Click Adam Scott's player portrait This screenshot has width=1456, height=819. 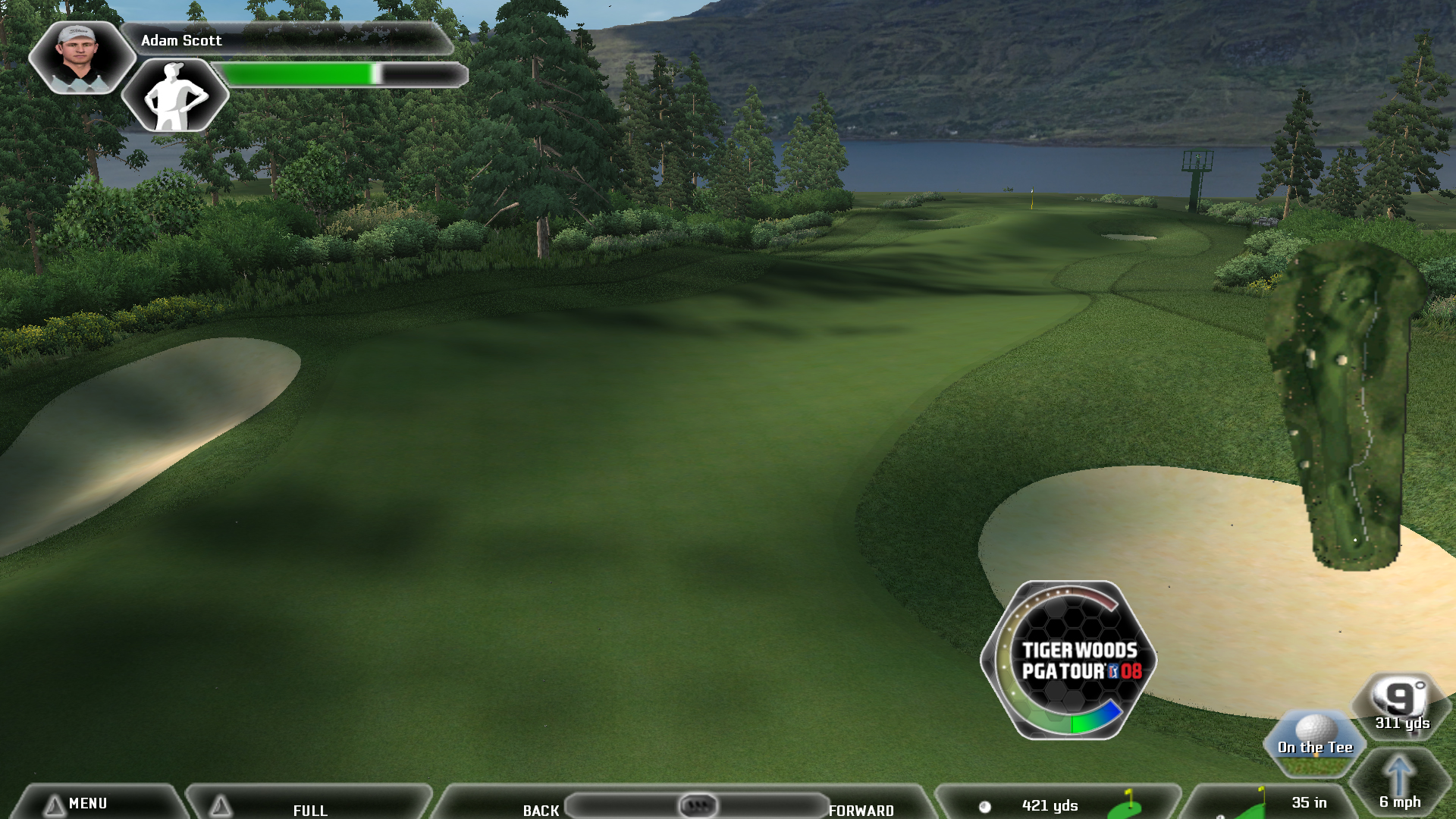pyautogui.click(x=79, y=56)
